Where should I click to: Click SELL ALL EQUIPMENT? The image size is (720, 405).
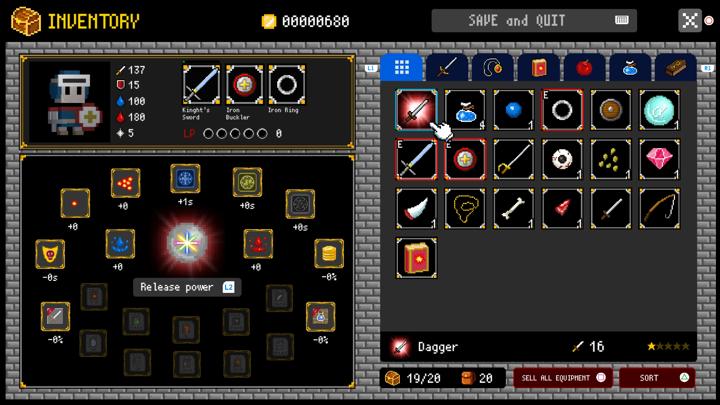tap(561, 378)
